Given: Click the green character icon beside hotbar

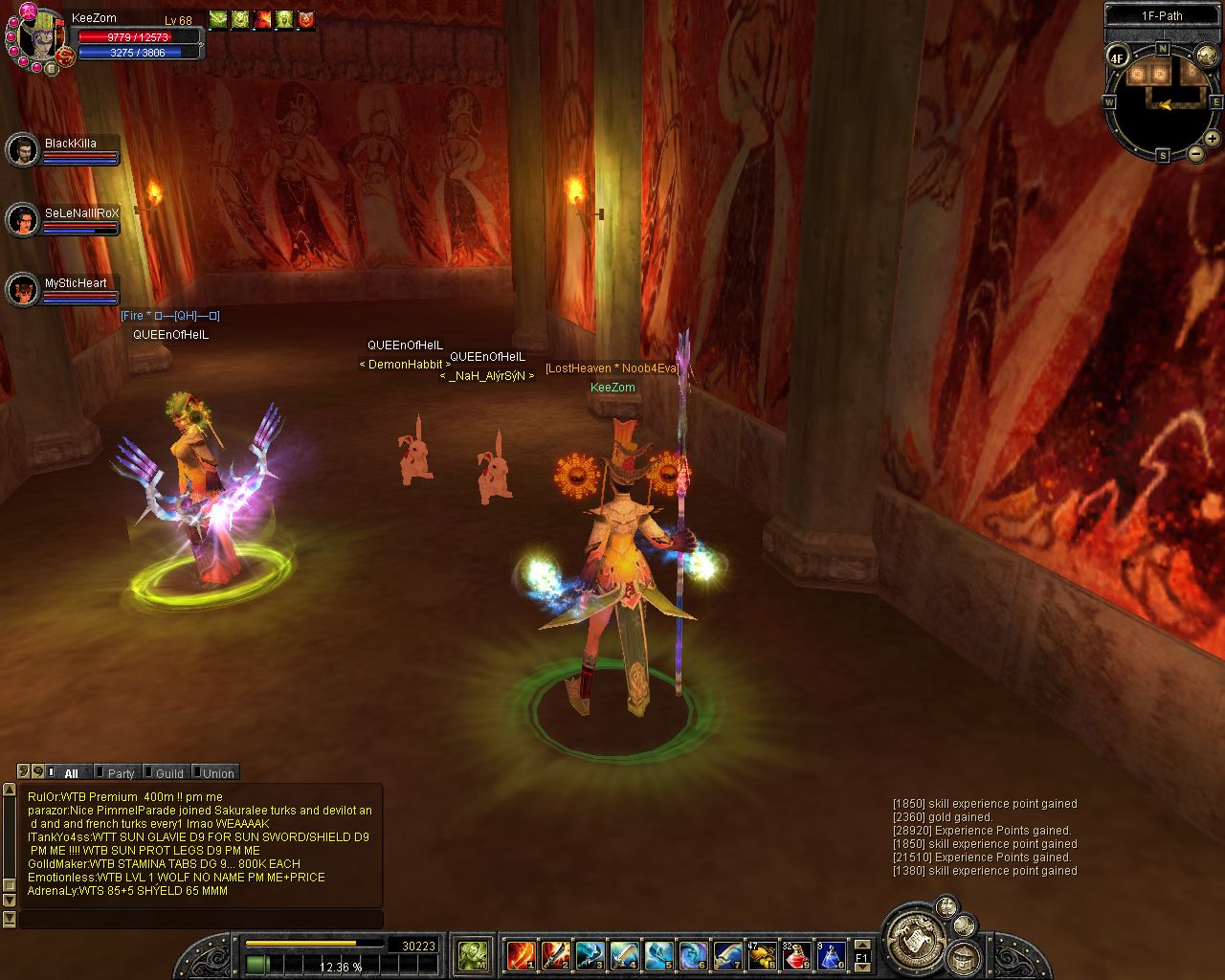Looking at the screenshot, I should 473,954.
